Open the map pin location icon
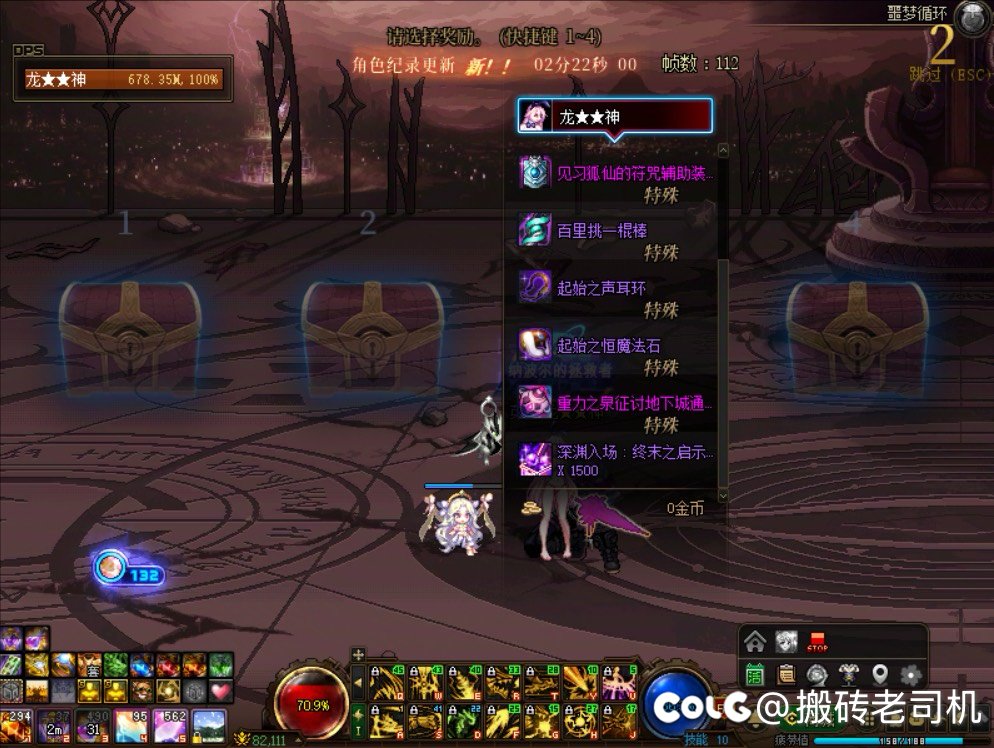The width and height of the screenshot is (994, 748). point(880,673)
